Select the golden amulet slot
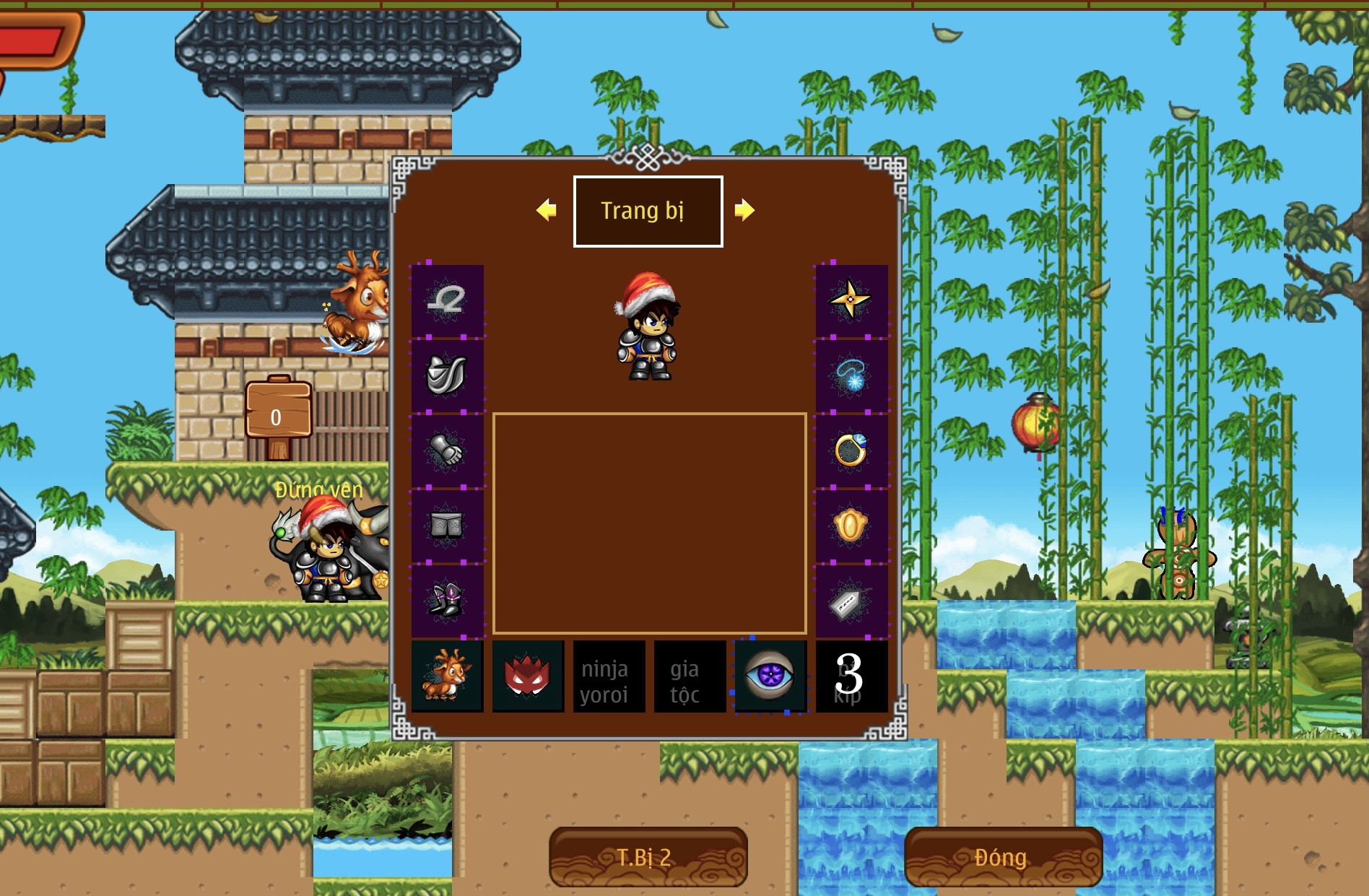1369x896 pixels. pyautogui.click(x=851, y=525)
